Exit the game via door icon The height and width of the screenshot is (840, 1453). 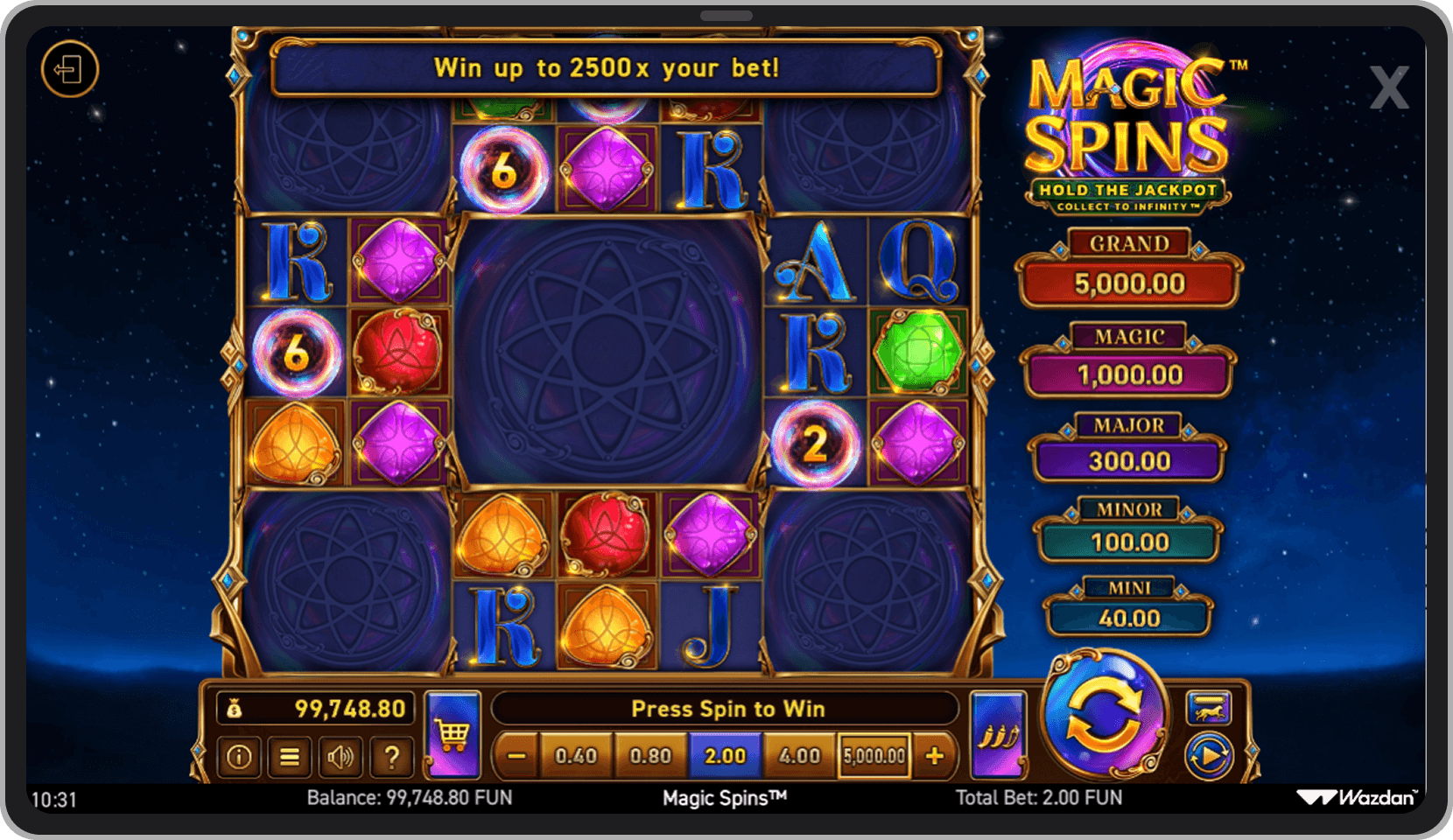click(71, 69)
